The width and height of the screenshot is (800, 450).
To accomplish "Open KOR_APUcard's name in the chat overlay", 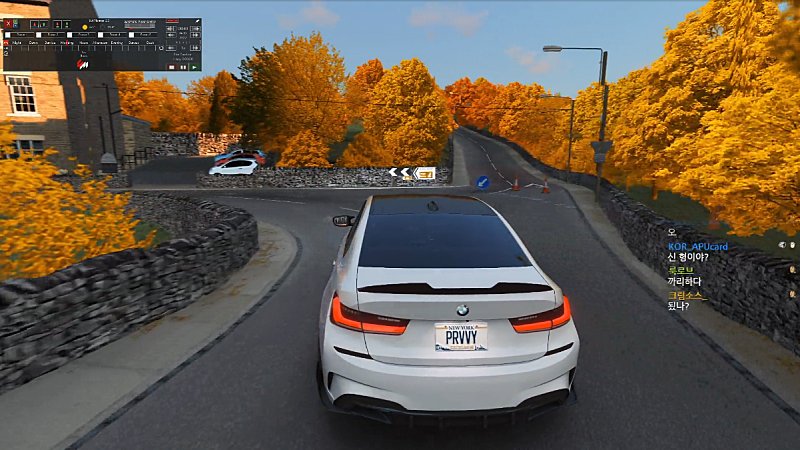I will (x=697, y=246).
